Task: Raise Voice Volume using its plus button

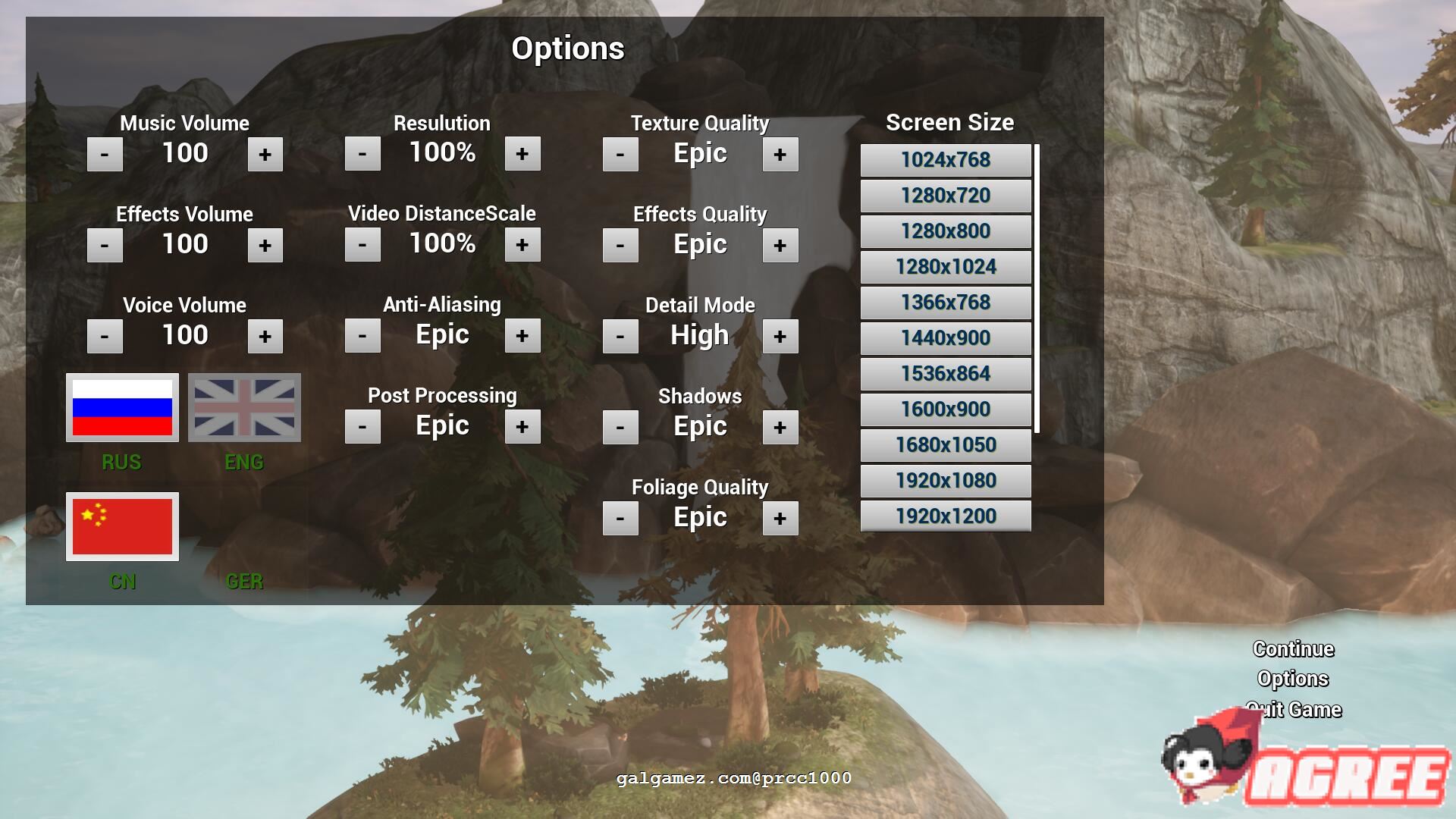Action: 265,337
